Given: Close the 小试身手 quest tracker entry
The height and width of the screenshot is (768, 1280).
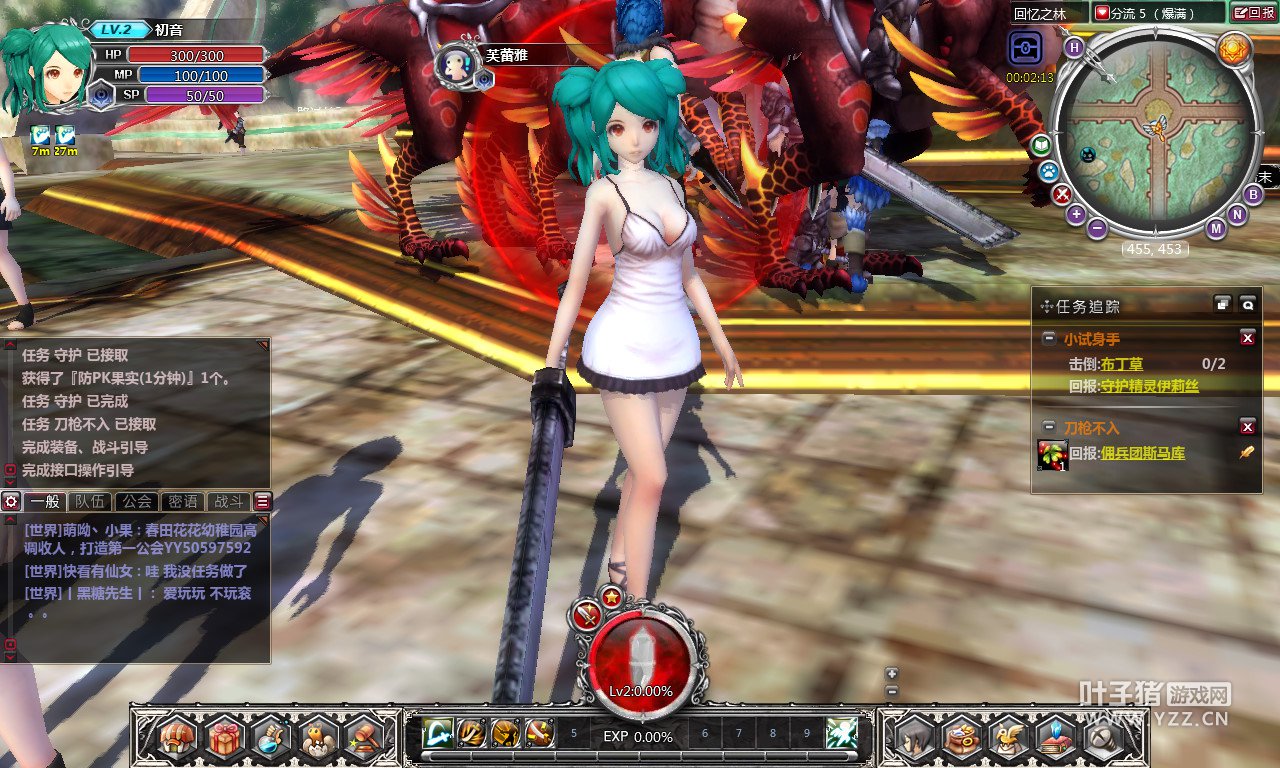Looking at the screenshot, I should point(1247,339).
